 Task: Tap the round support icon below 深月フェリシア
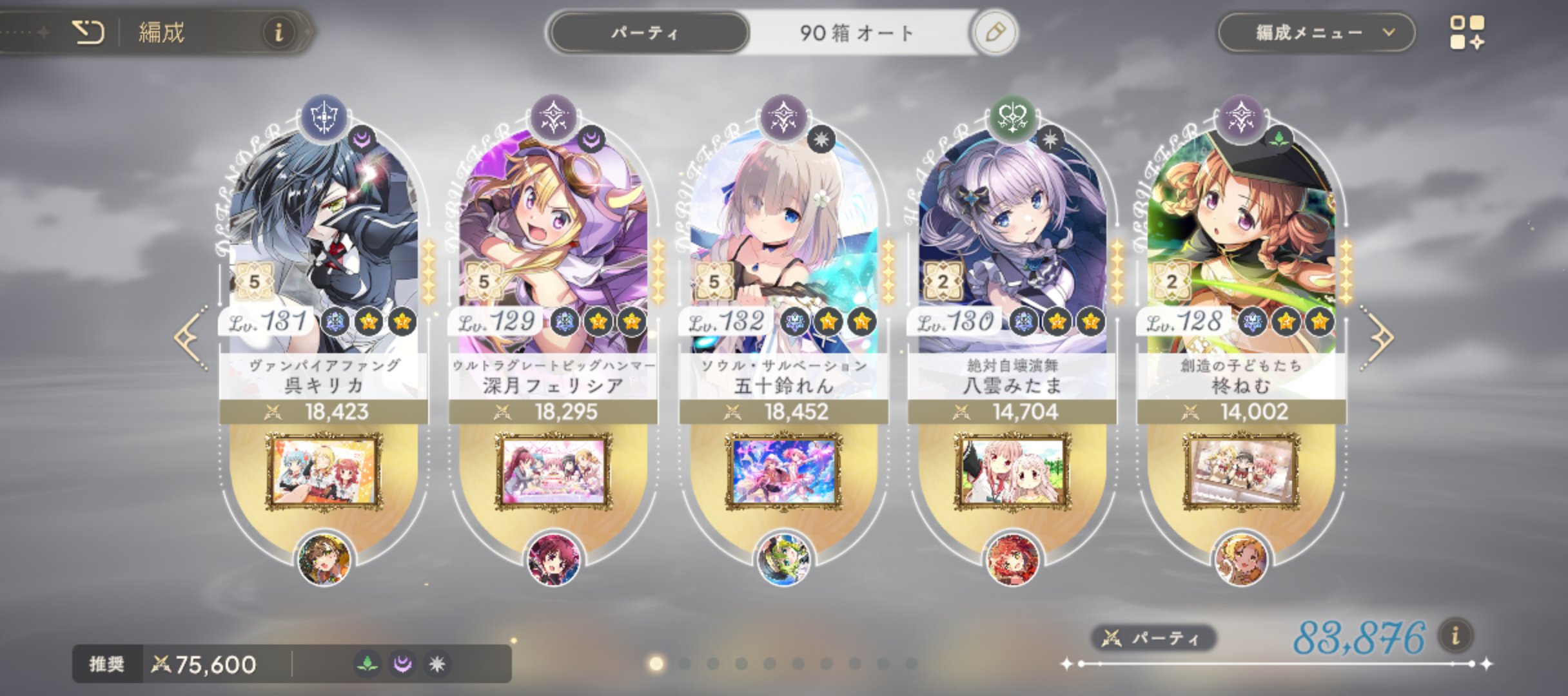(x=553, y=559)
